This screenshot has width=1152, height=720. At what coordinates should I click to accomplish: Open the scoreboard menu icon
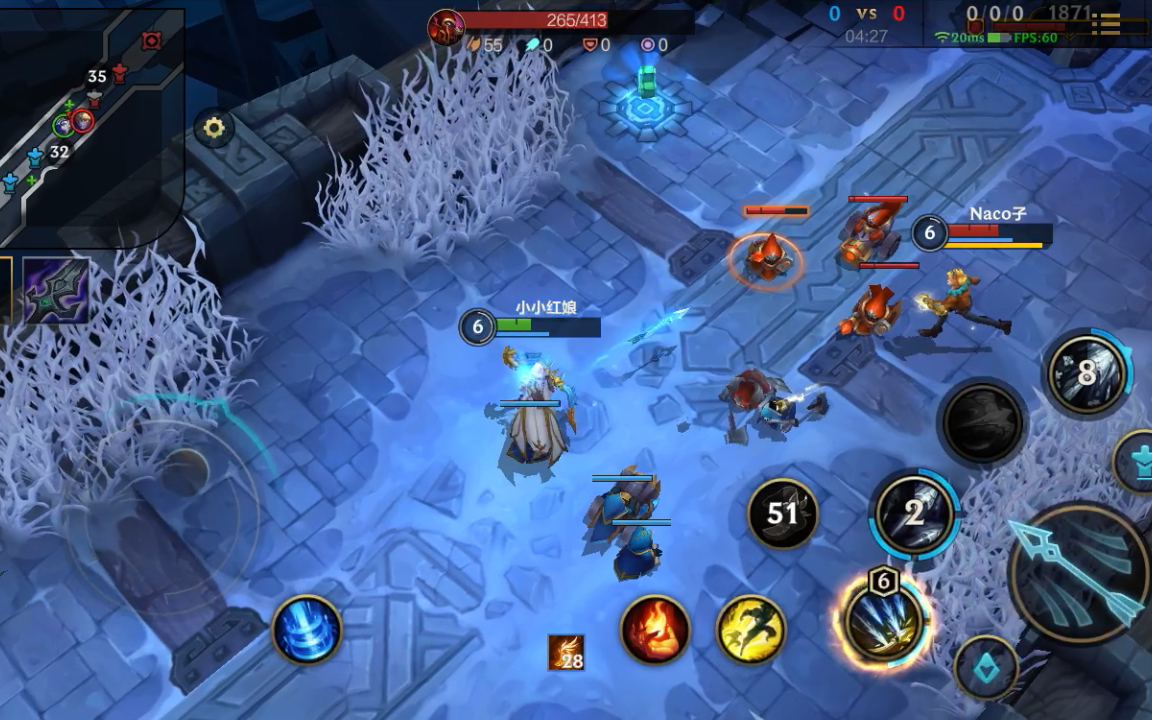[1106, 23]
